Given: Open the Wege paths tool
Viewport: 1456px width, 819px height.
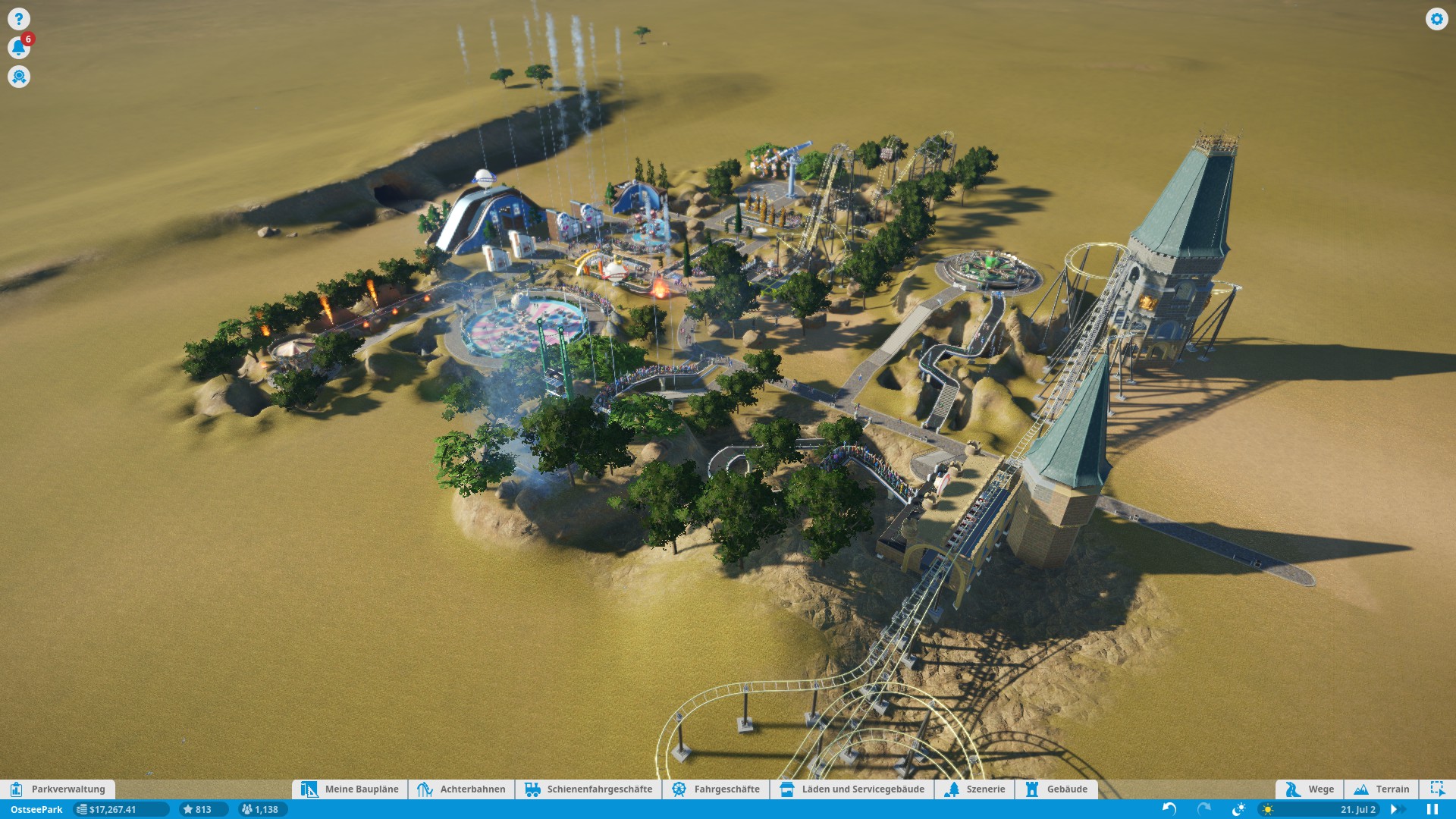Looking at the screenshot, I should 1310,789.
